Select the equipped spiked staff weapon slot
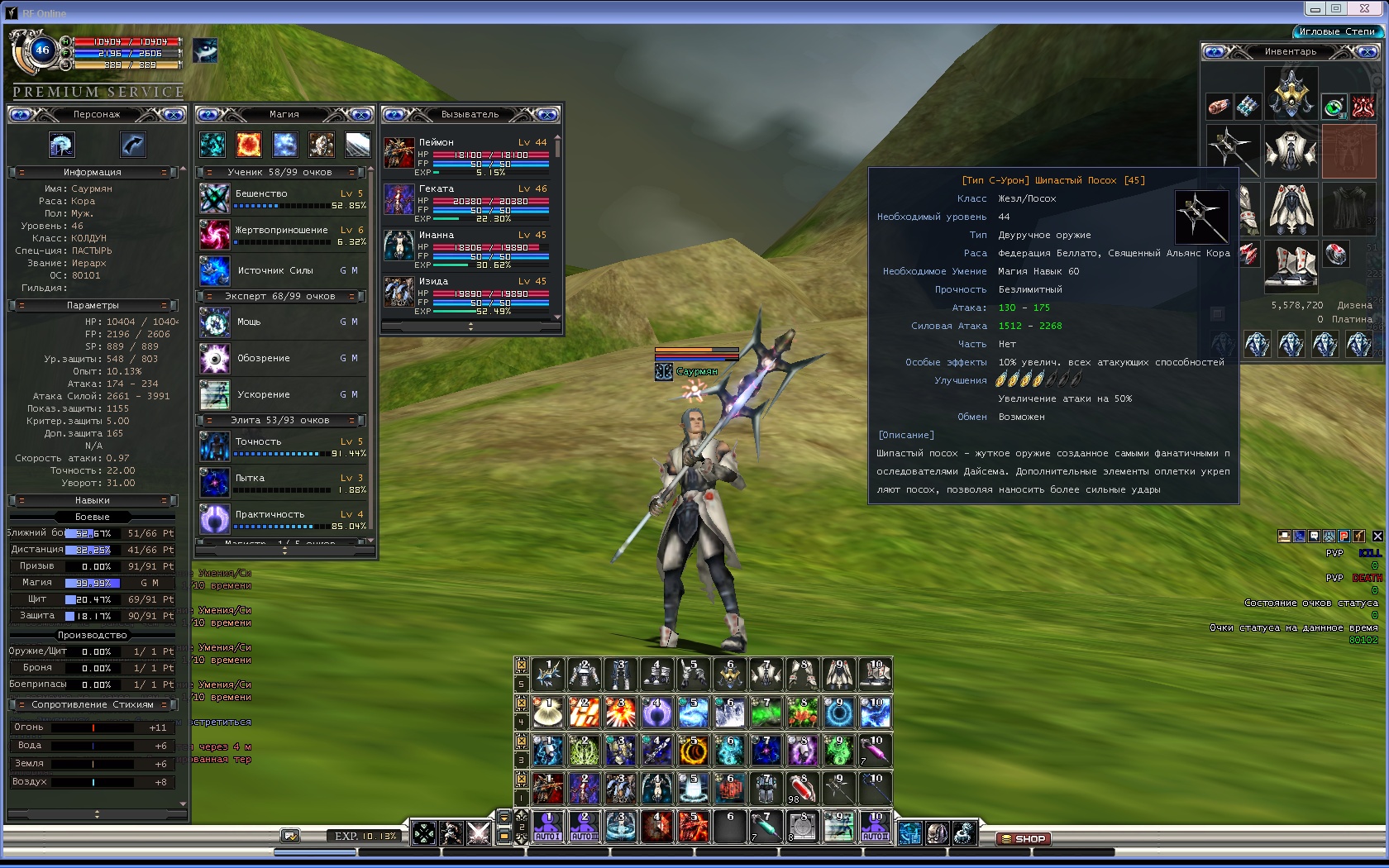Viewport: 1389px width, 868px height. point(1233,150)
